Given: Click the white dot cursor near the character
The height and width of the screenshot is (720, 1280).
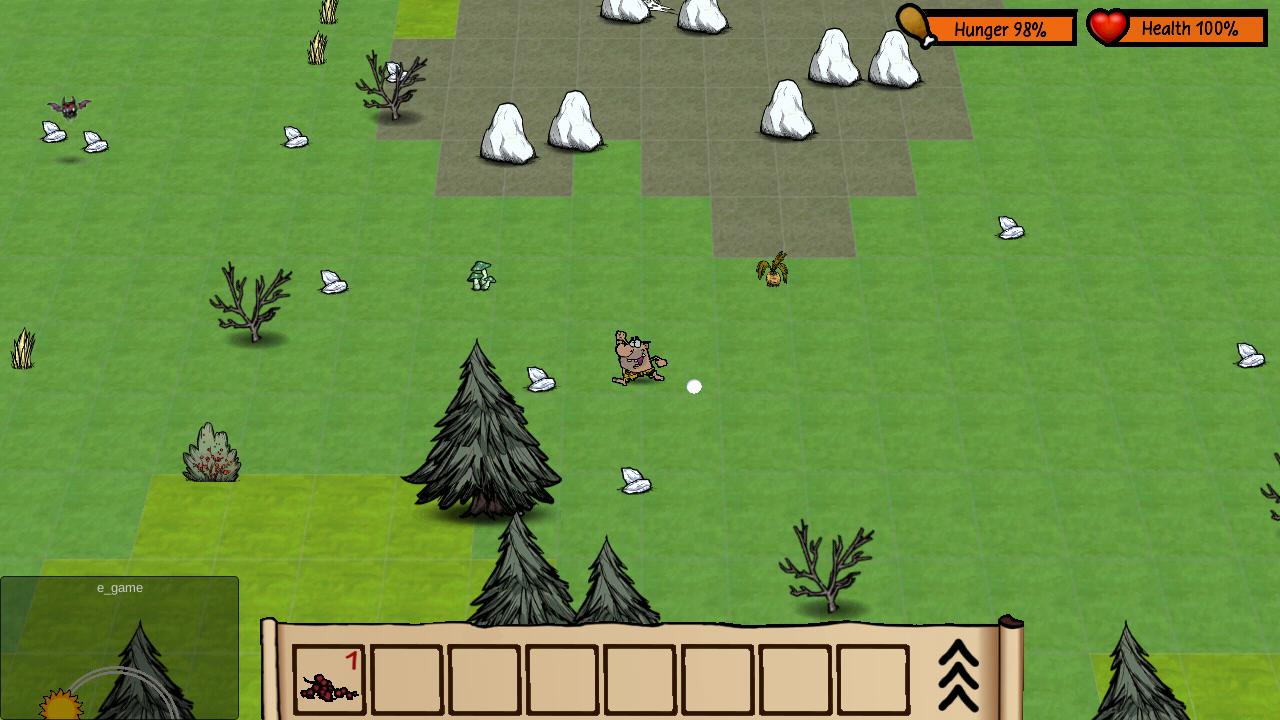Looking at the screenshot, I should point(694,386).
